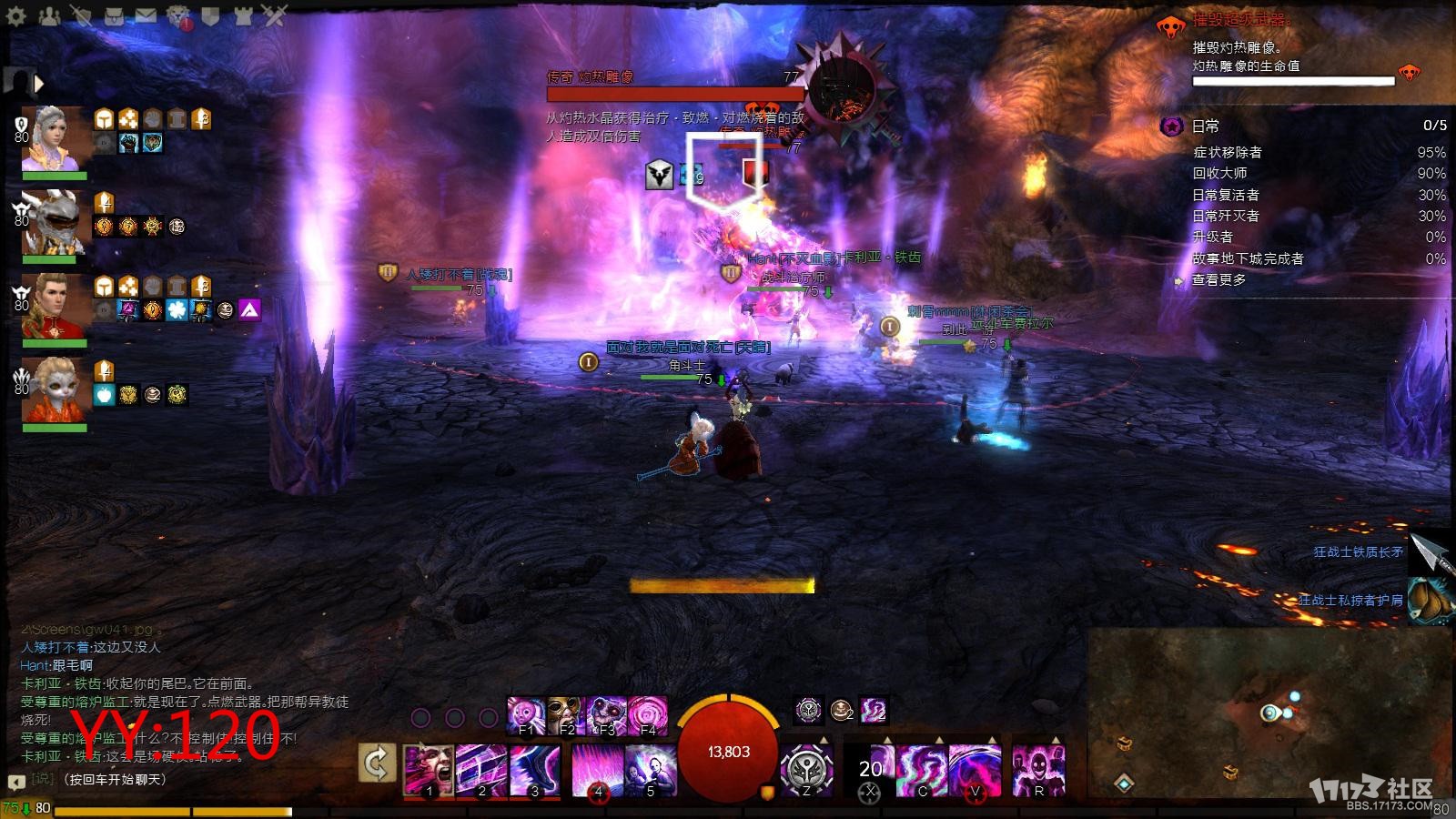Use the healing skill bound to Z

[805, 770]
